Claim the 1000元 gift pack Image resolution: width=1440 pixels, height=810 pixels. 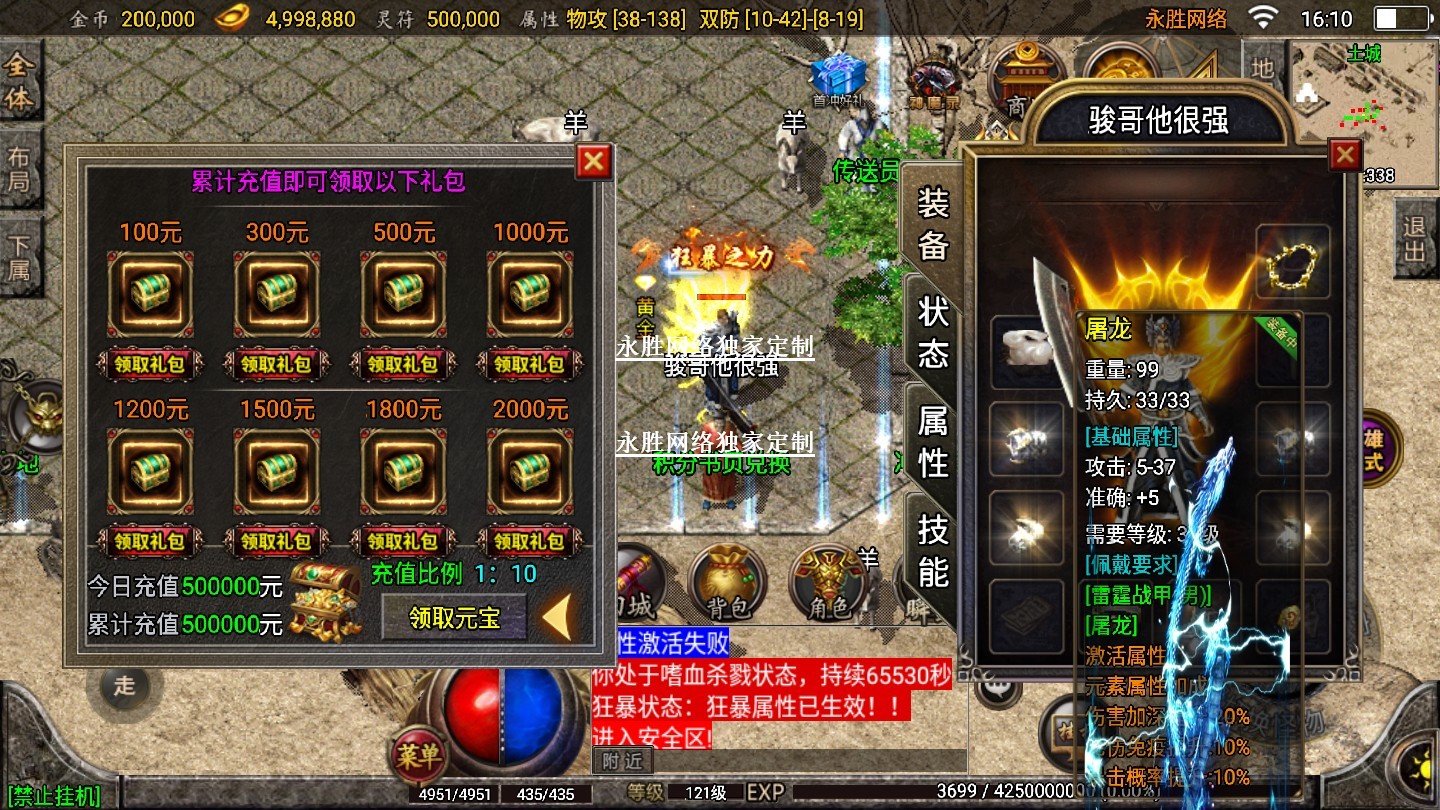(530, 364)
